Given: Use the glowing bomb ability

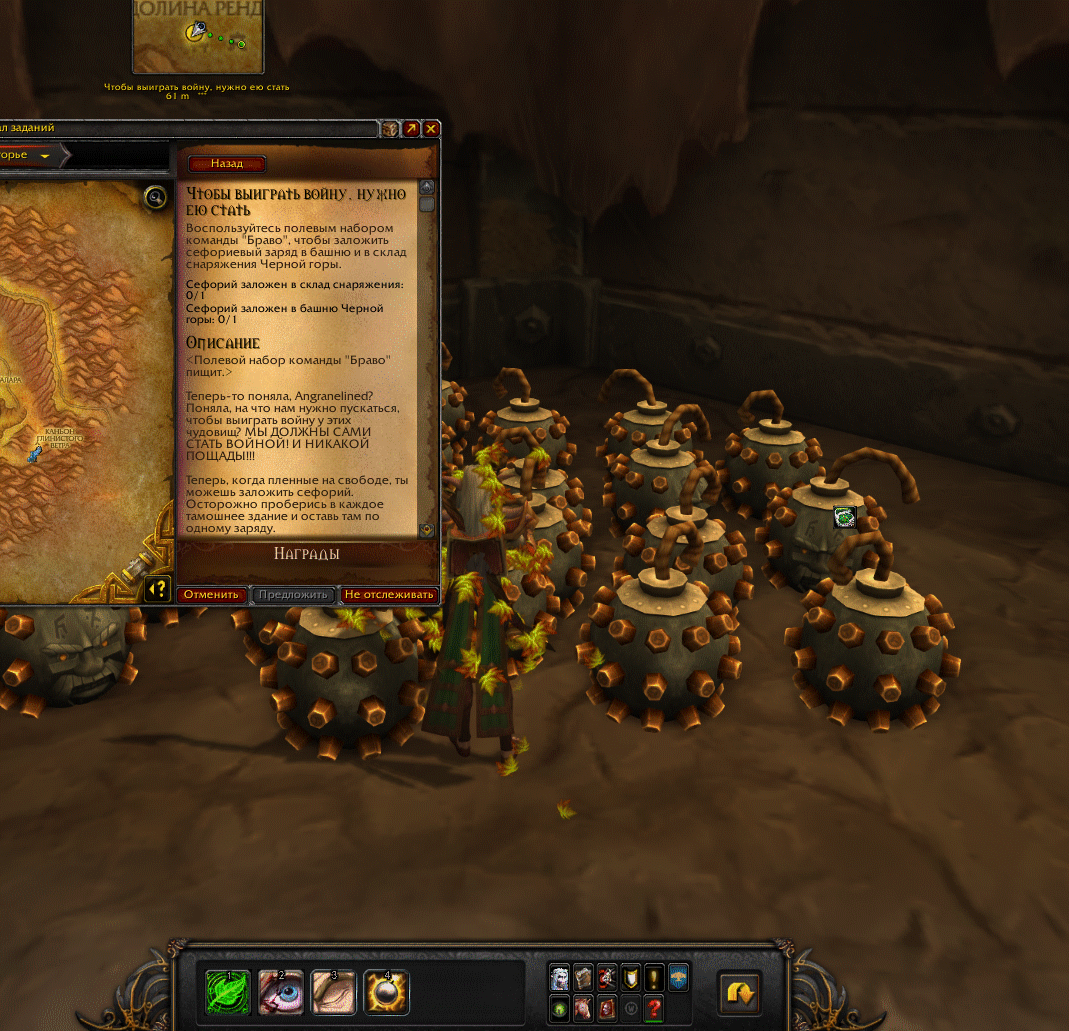Looking at the screenshot, I should 385,992.
